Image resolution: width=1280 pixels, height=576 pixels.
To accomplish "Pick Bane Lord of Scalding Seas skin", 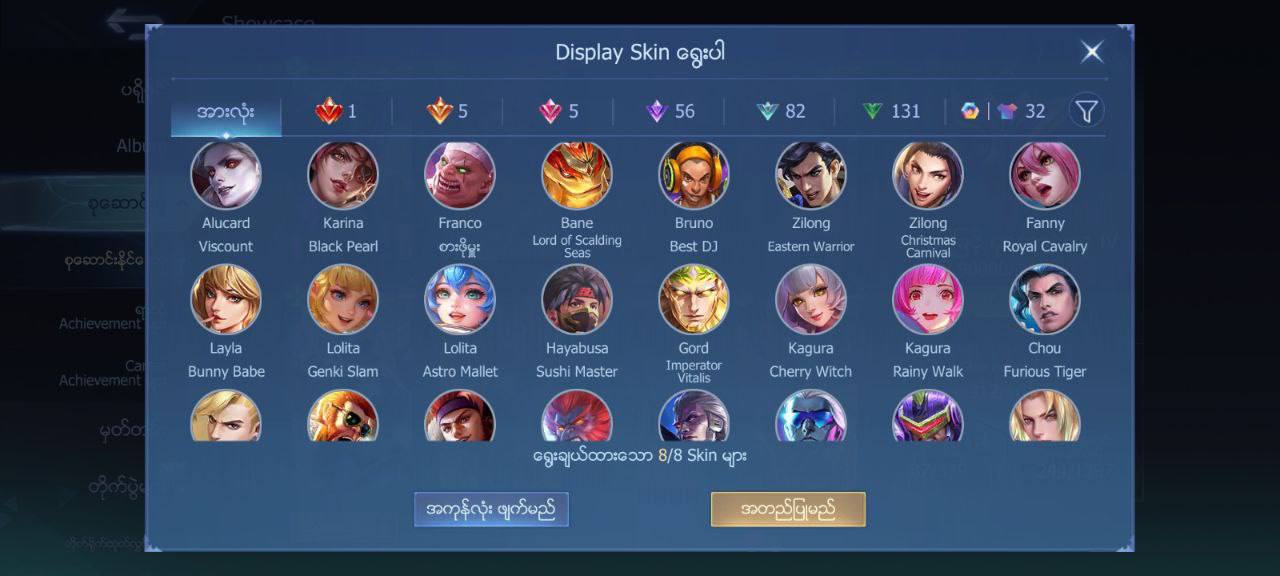I will [x=577, y=175].
